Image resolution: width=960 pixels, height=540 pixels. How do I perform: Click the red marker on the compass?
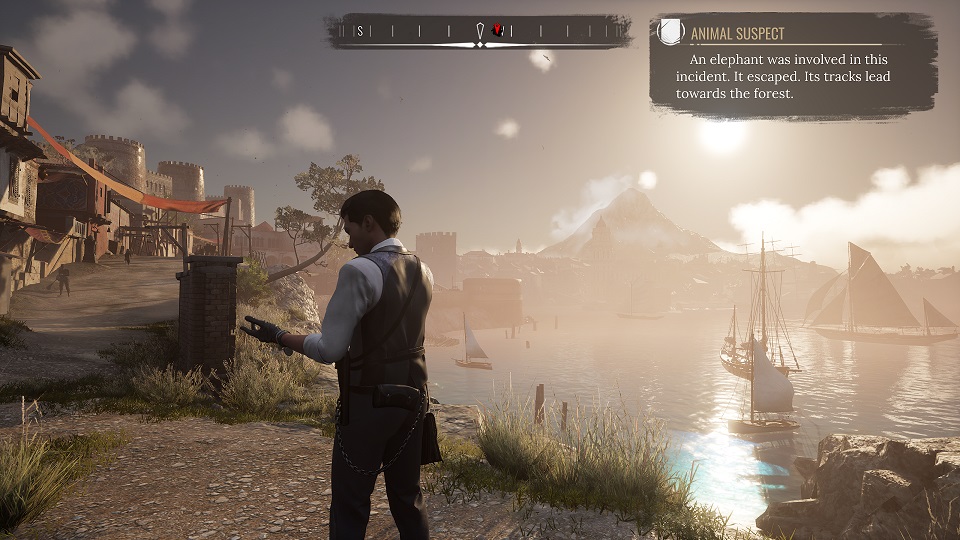[497, 30]
